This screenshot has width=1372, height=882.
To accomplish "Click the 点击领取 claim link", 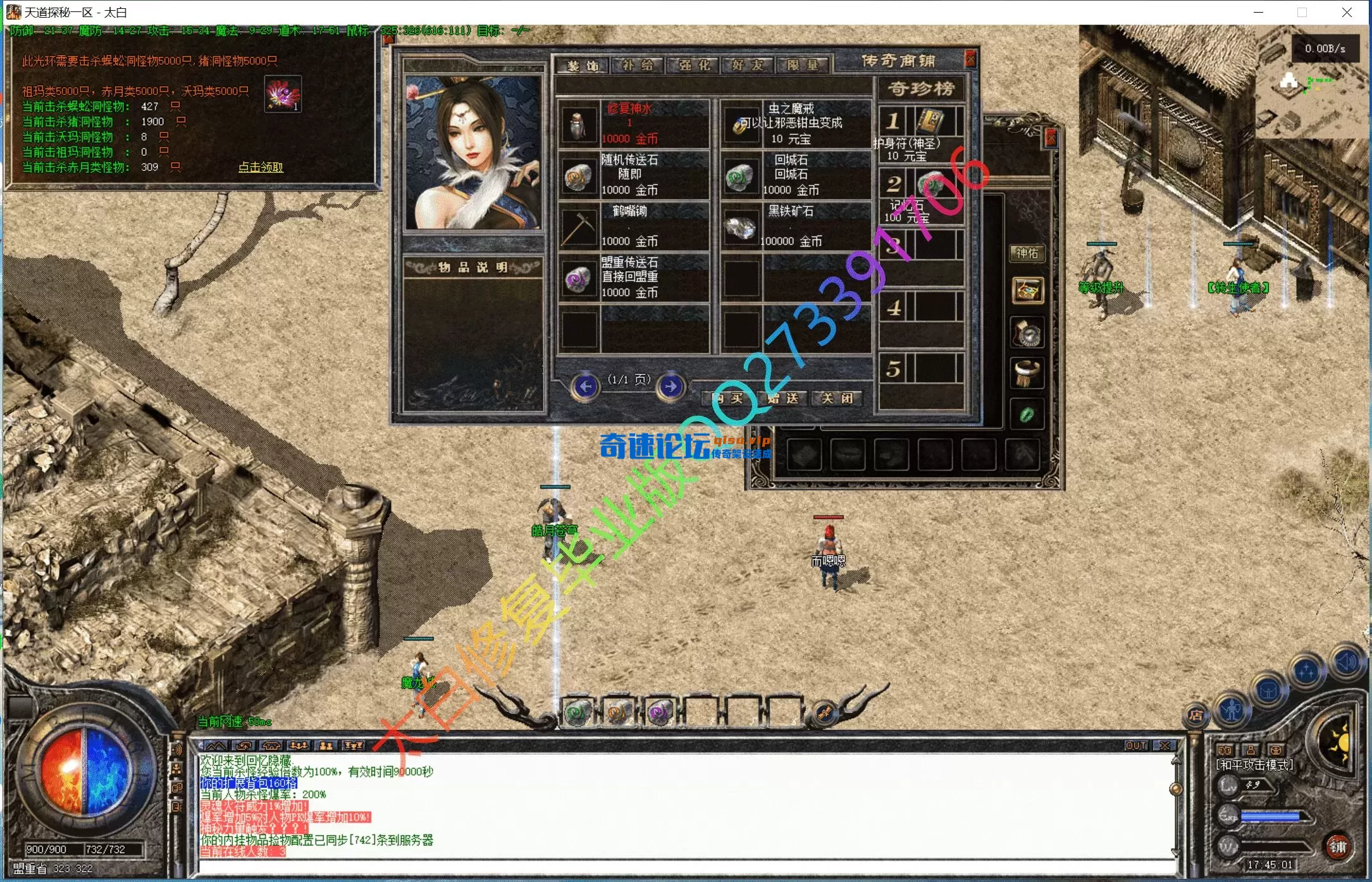I will click(x=261, y=167).
